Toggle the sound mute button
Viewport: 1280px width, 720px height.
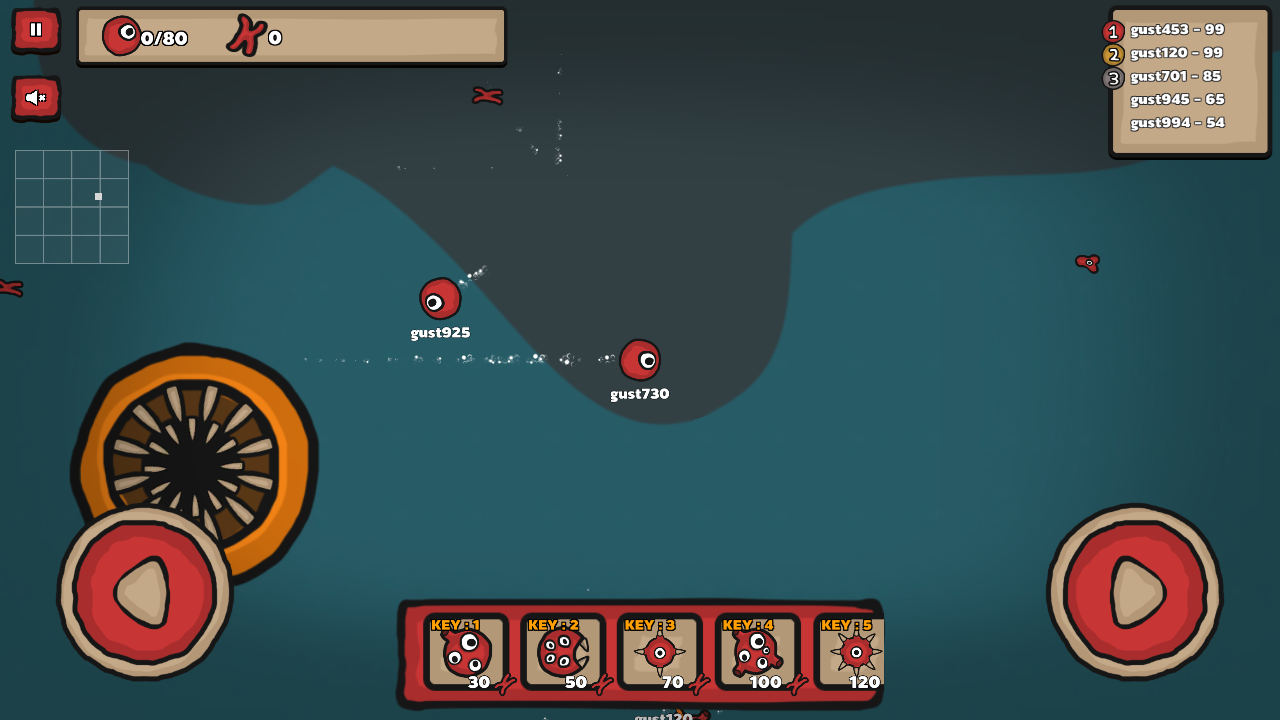tap(36, 97)
